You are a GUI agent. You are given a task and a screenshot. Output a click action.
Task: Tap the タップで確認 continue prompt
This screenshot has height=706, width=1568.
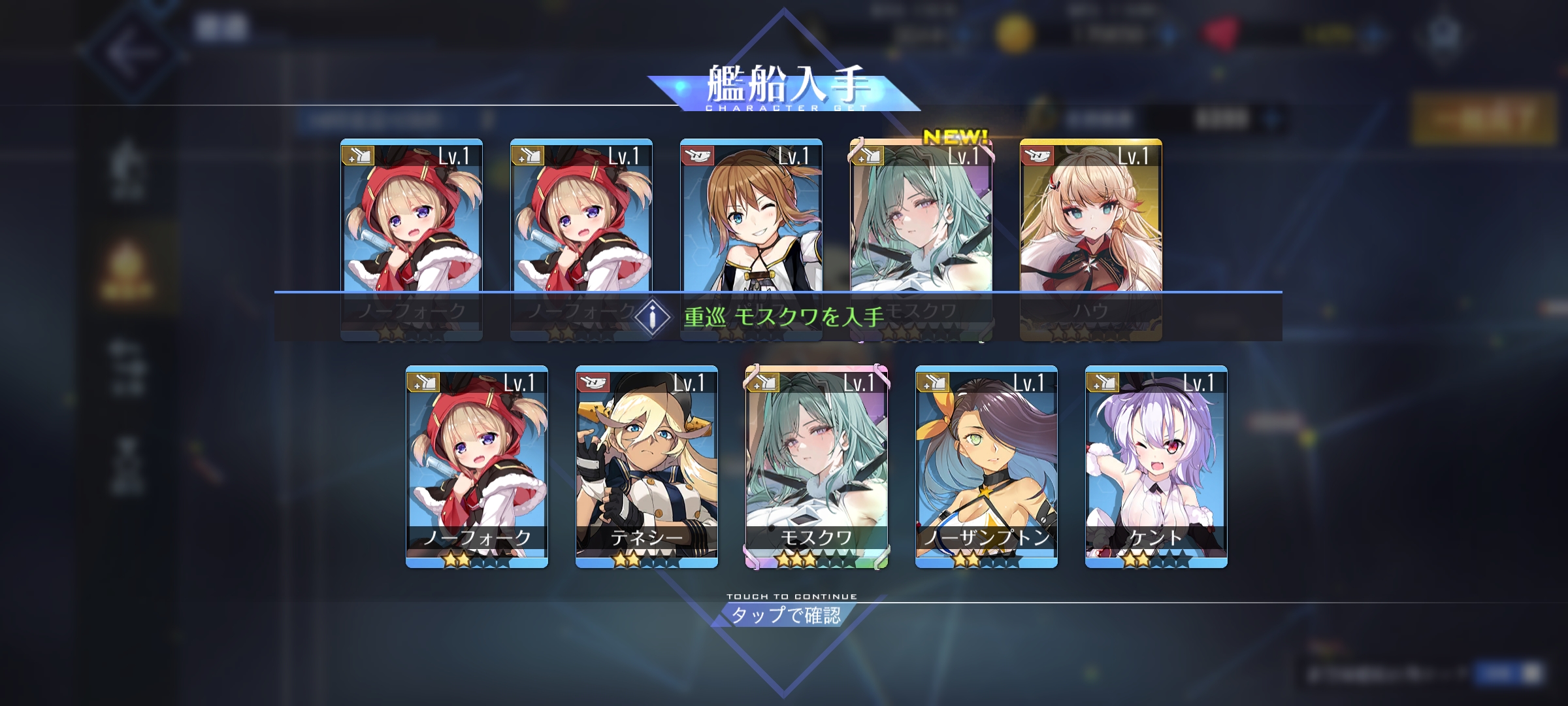pyautogui.click(x=785, y=615)
